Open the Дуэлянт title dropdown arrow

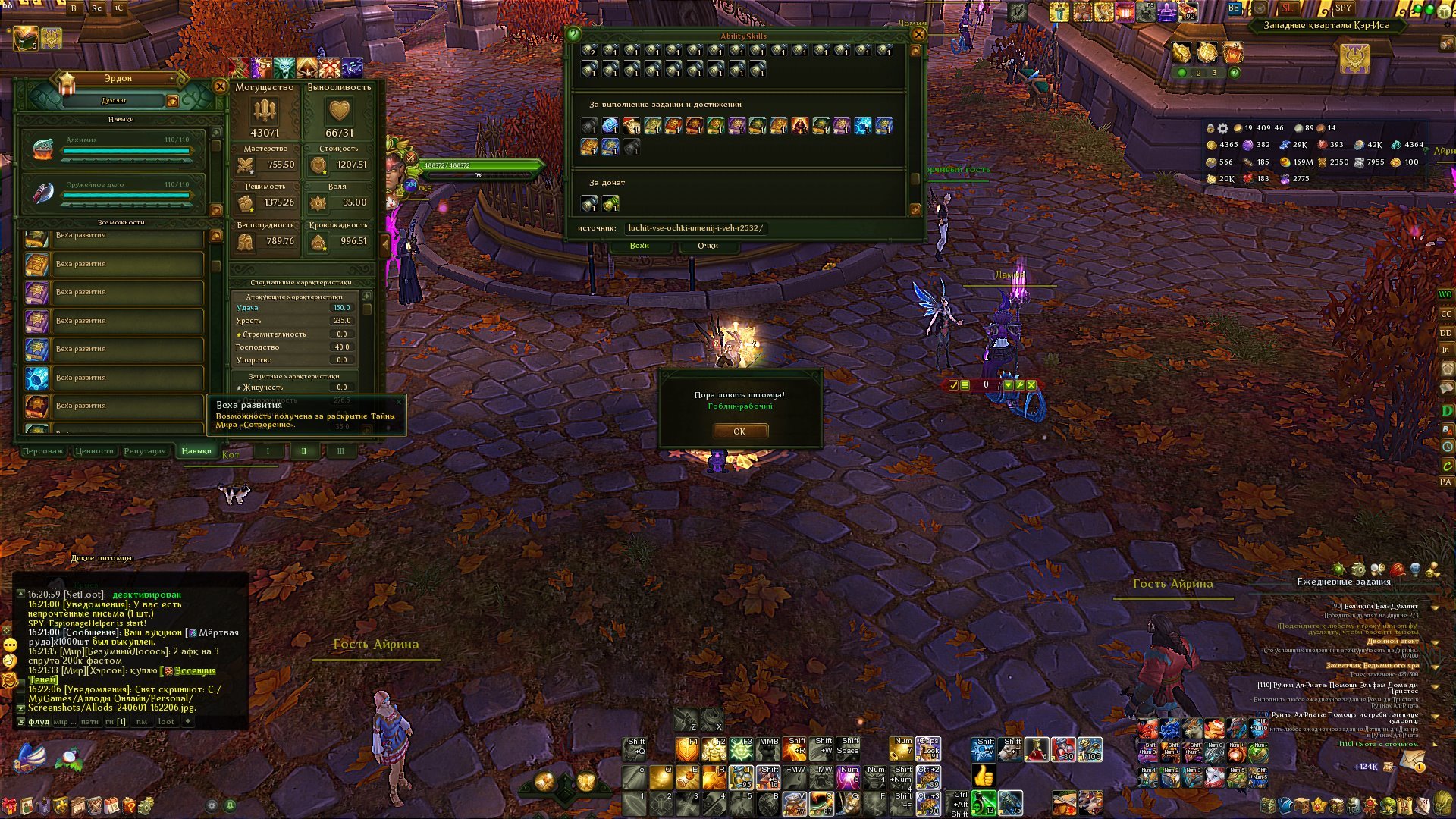(172, 101)
